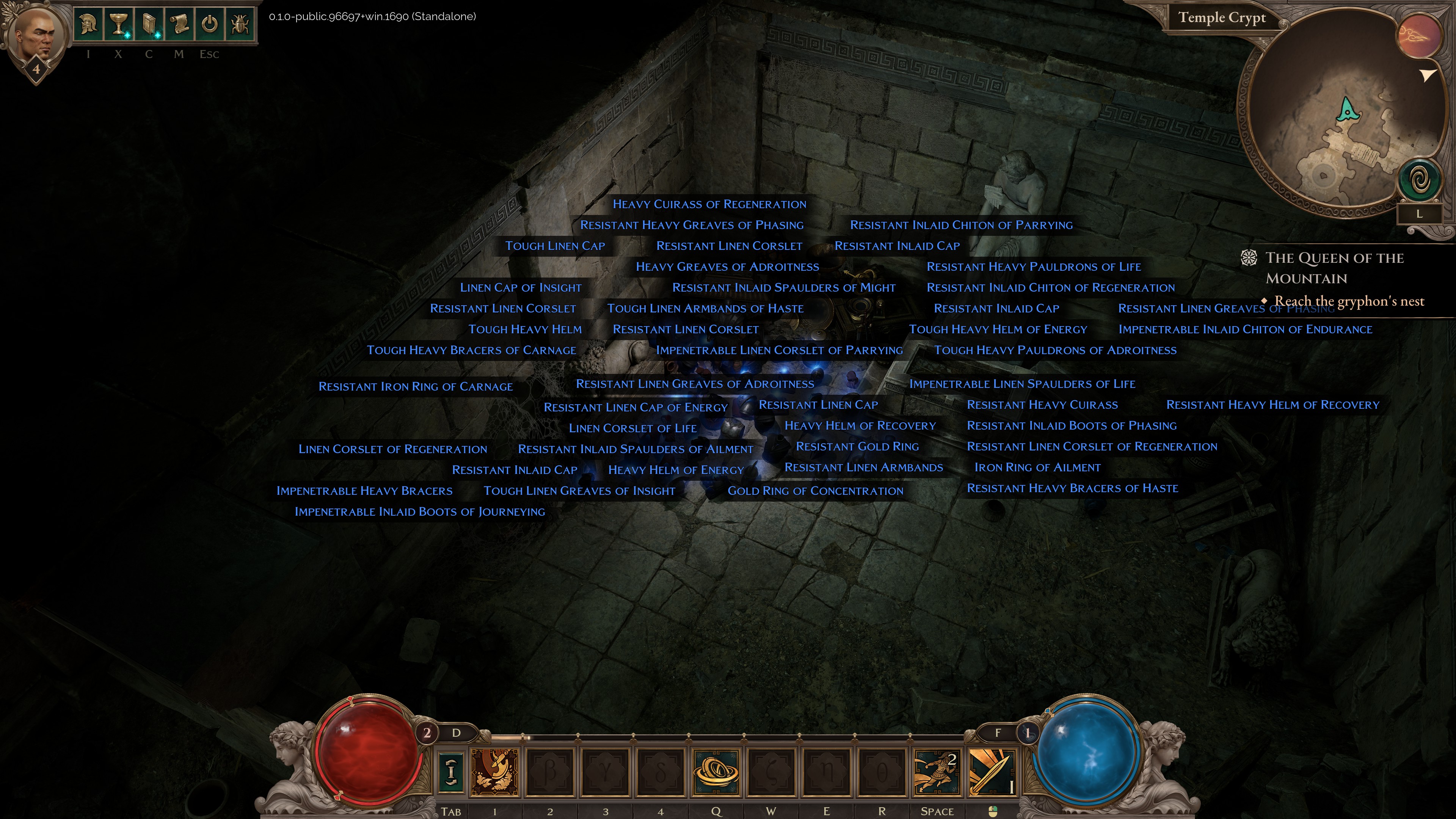Pick up Resistant Iron Ring of Carnage
Screen dimensions: 1456x819
416,387
